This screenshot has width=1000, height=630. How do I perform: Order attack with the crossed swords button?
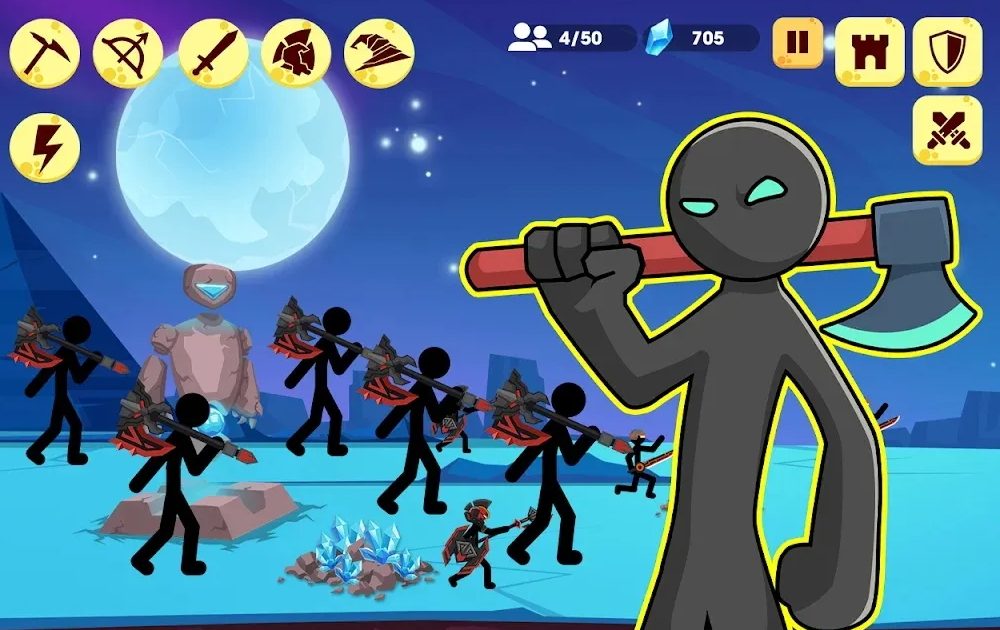click(x=947, y=130)
